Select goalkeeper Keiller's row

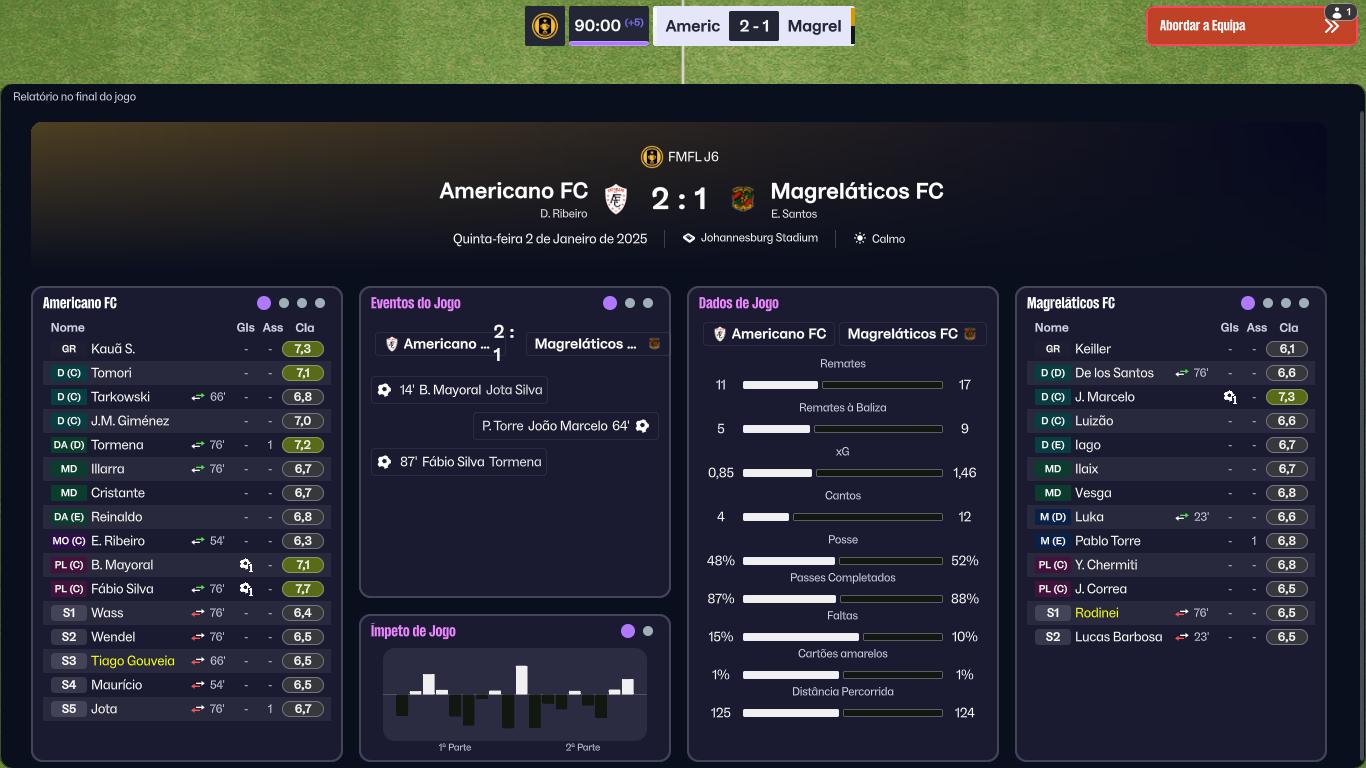[1092, 349]
